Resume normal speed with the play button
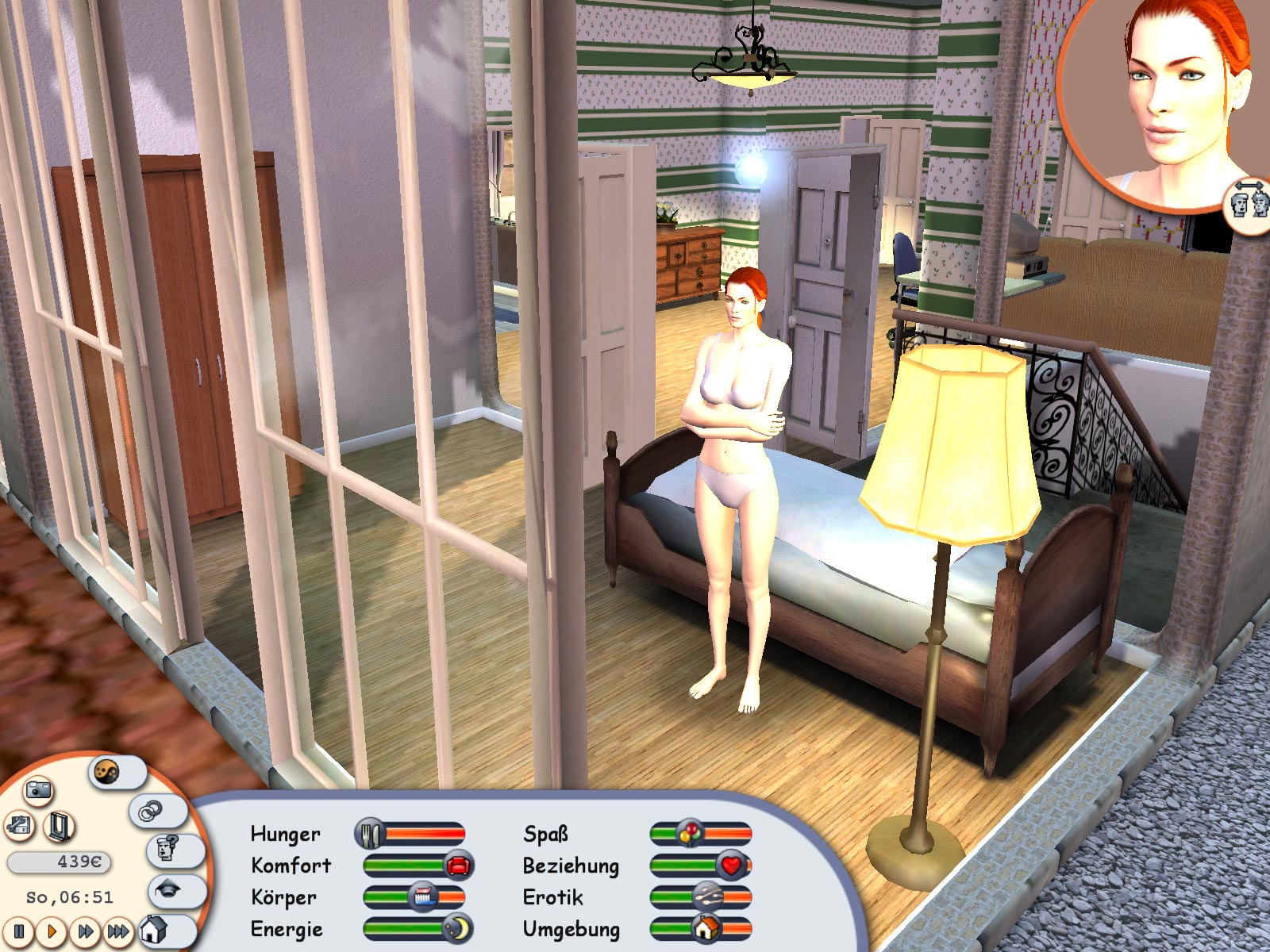The height and width of the screenshot is (952, 1270). point(52,931)
